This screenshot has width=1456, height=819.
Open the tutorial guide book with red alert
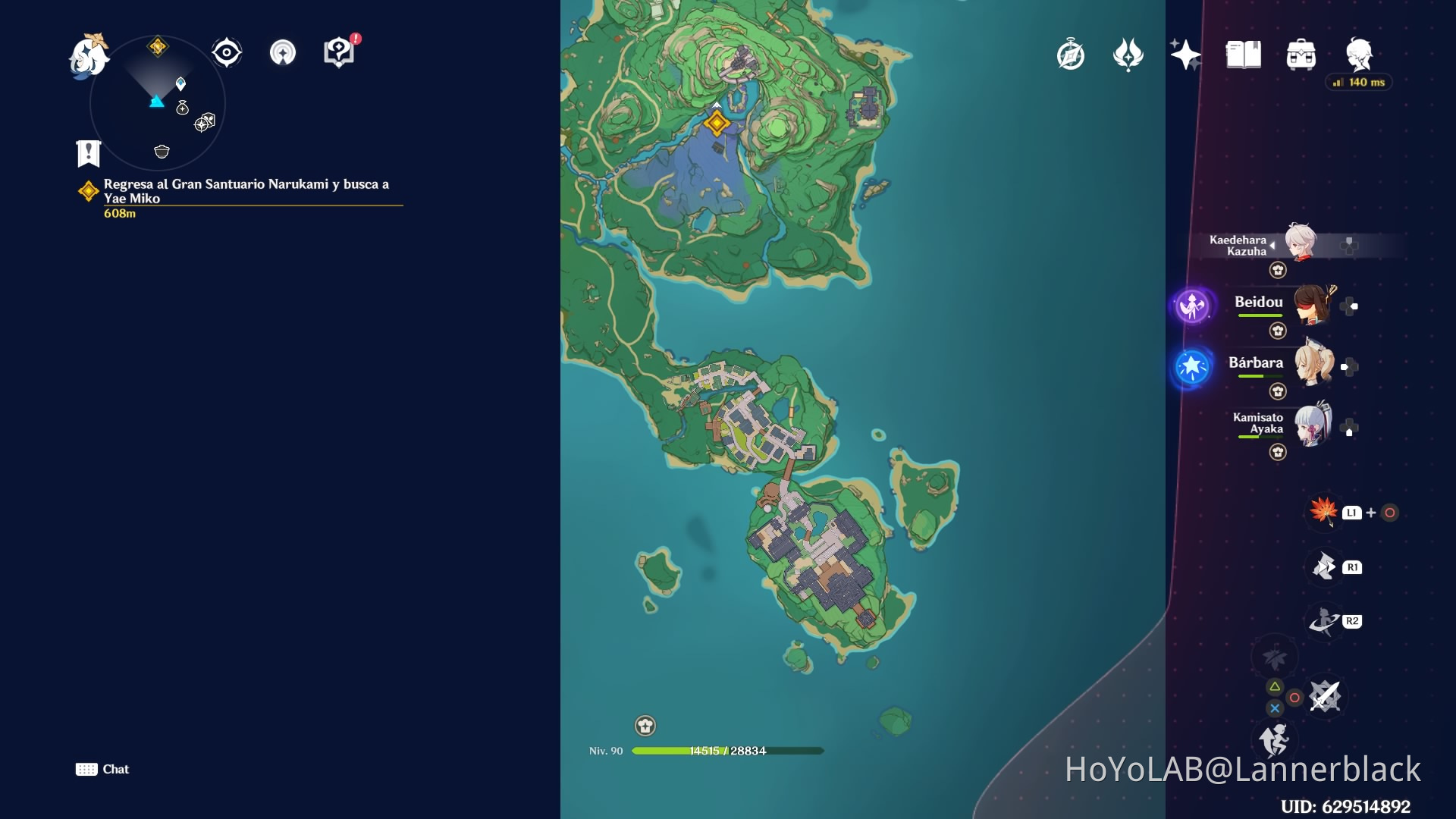click(x=338, y=52)
